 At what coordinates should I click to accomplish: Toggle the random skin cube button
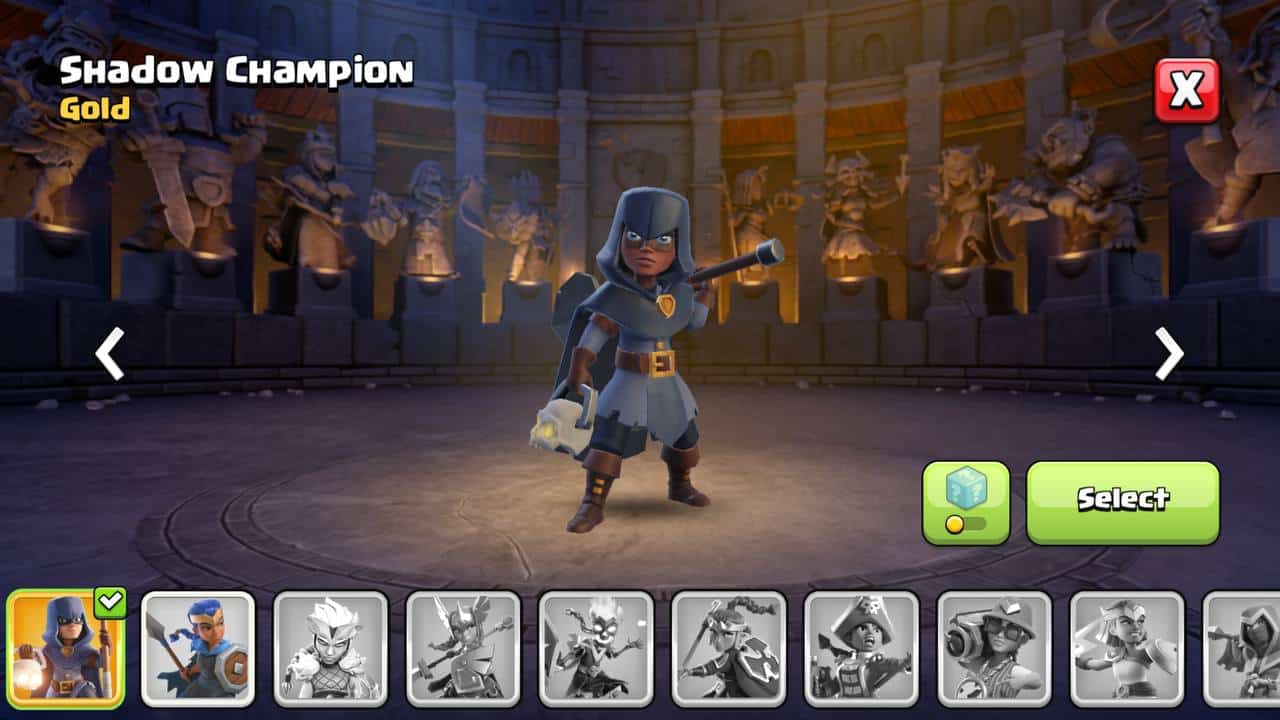965,502
